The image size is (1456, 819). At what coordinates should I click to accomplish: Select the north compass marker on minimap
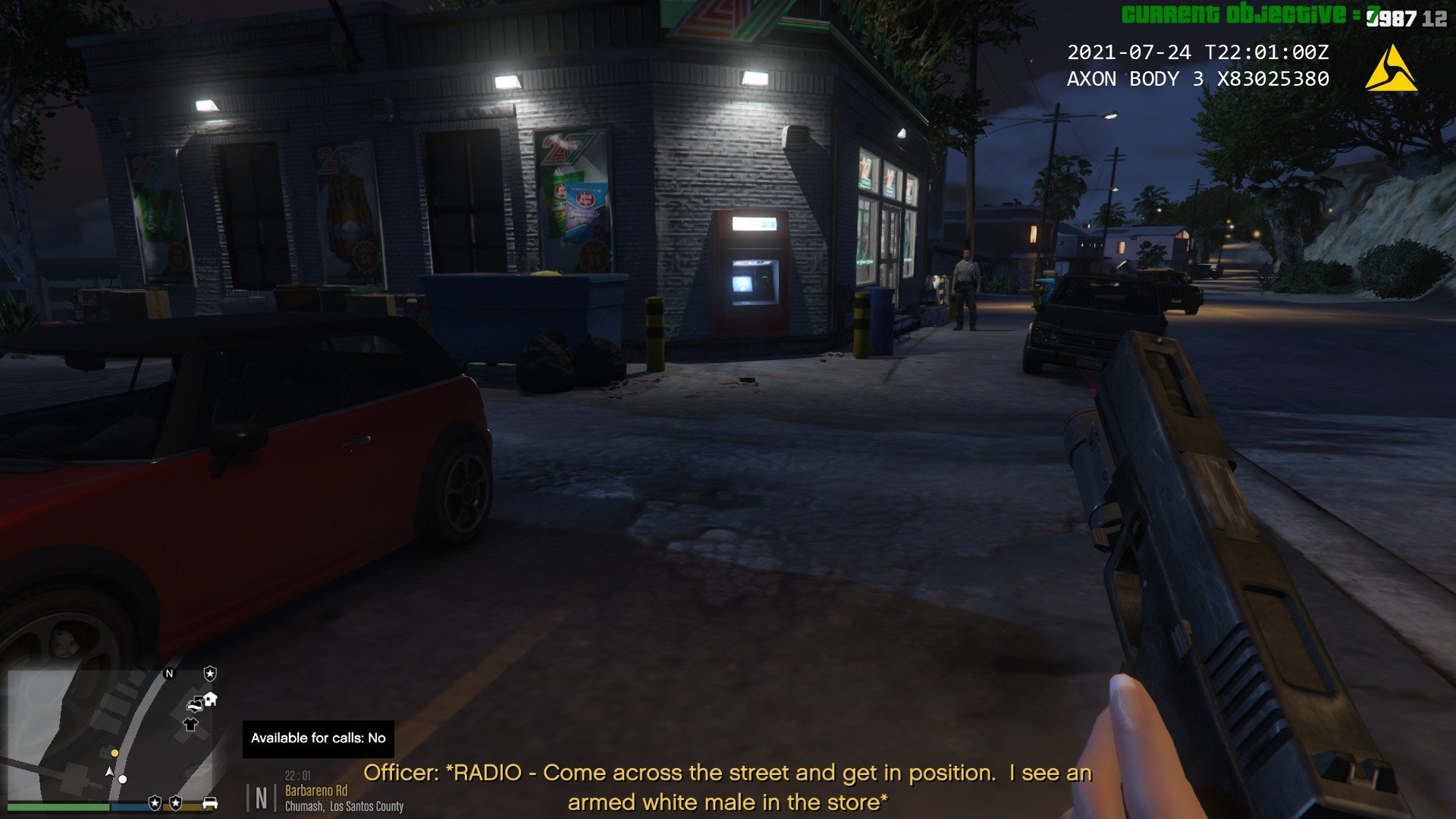pyautogui.click(x=169, y=673)
